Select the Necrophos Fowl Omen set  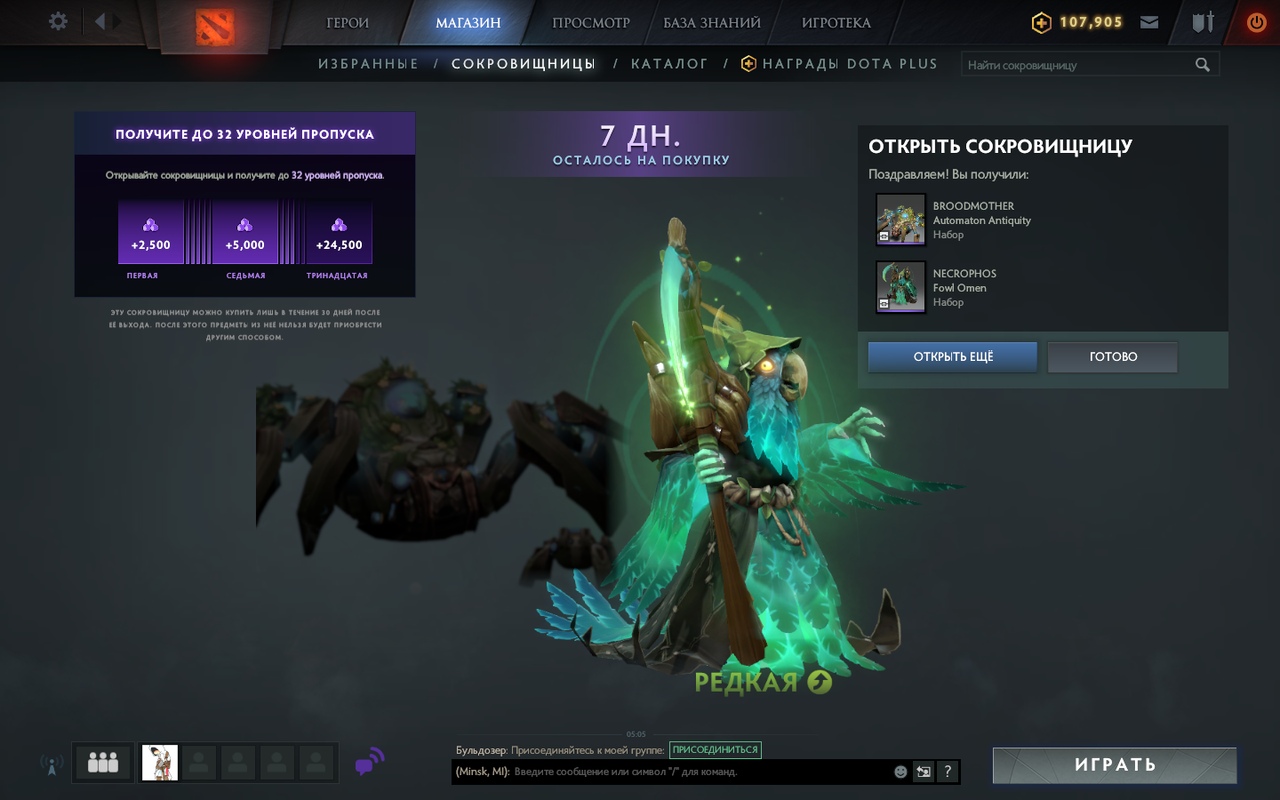(x=901, y=287)
